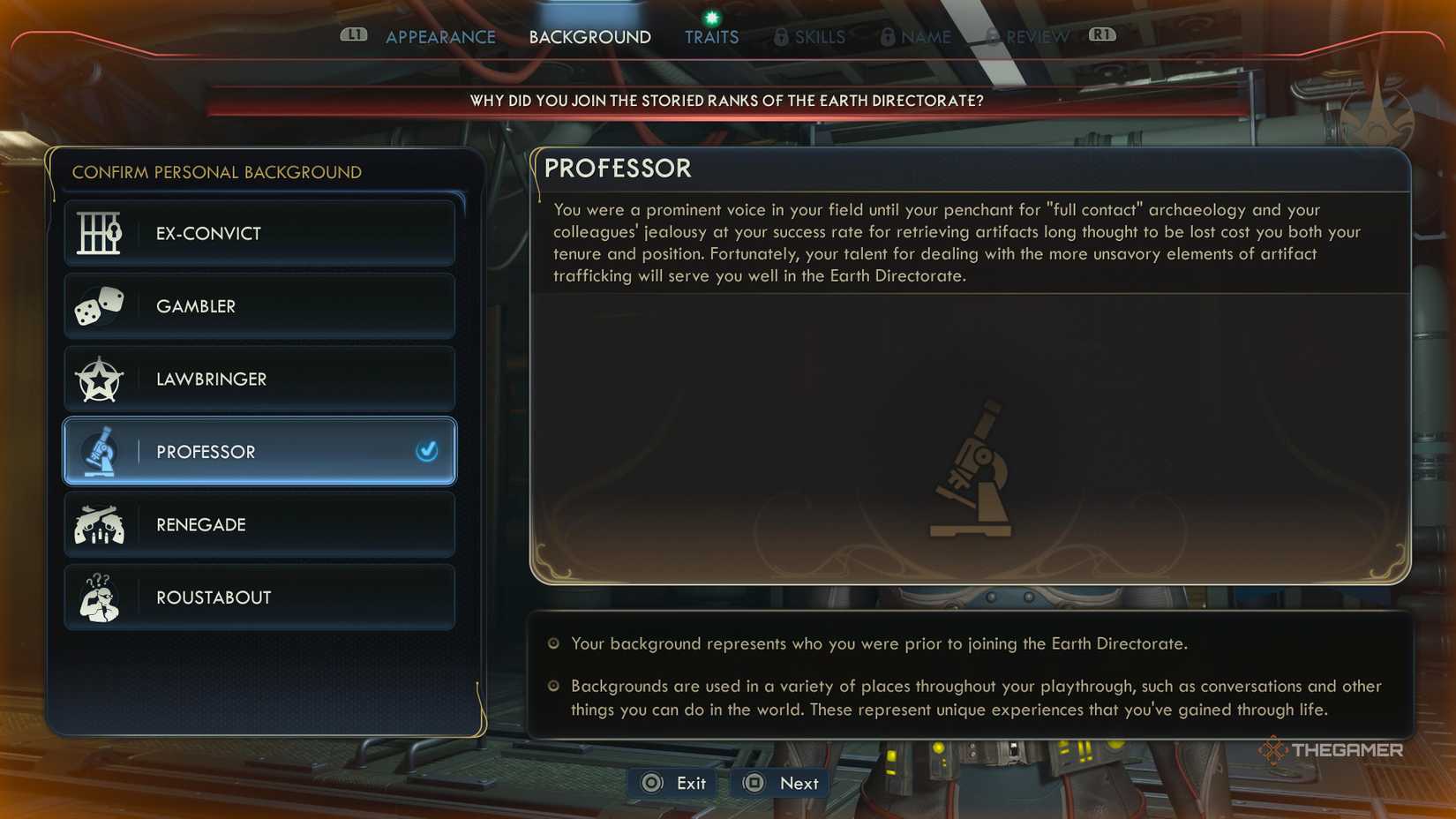The image size is (1456, 819).
Task: Select the Ex-Convict jail bars icon
Action: [x=99, y=233]
